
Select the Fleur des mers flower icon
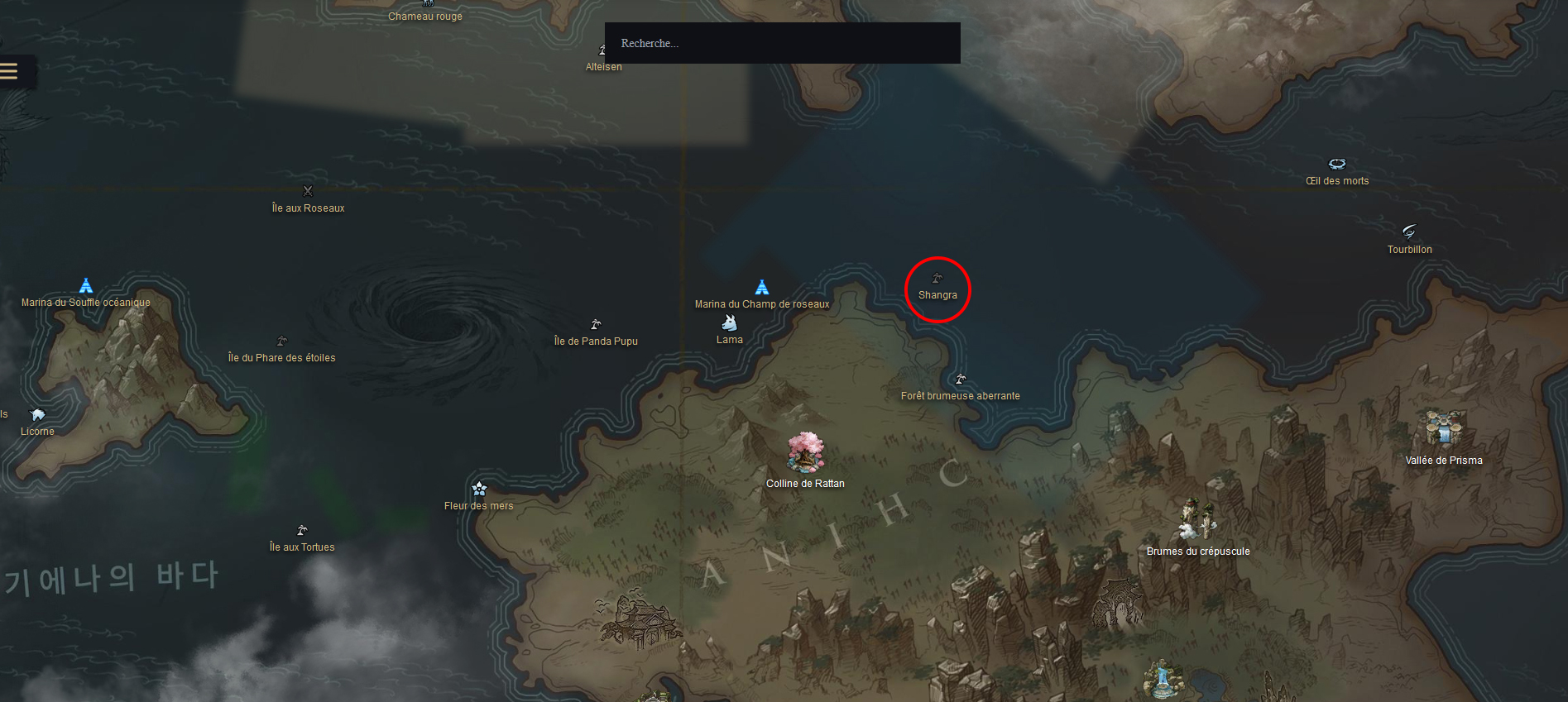coord(478,488)
